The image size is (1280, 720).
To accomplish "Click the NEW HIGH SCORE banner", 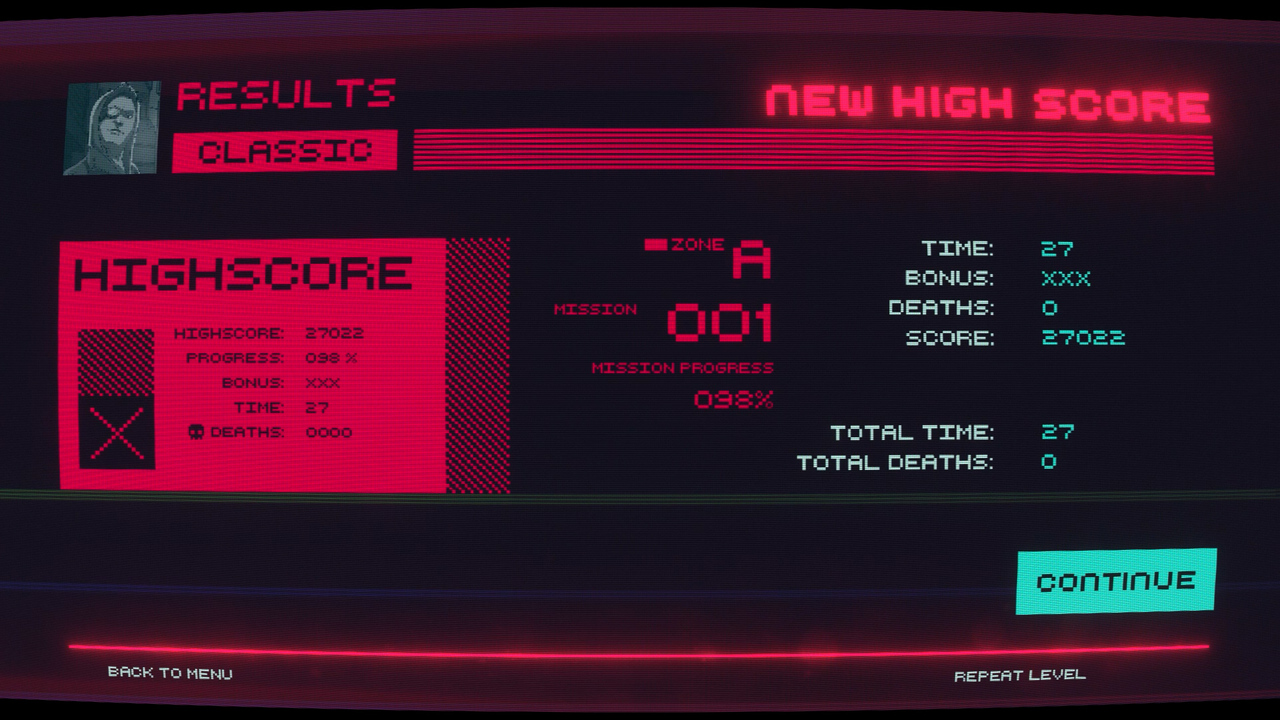I will click(x=985, y=102).
